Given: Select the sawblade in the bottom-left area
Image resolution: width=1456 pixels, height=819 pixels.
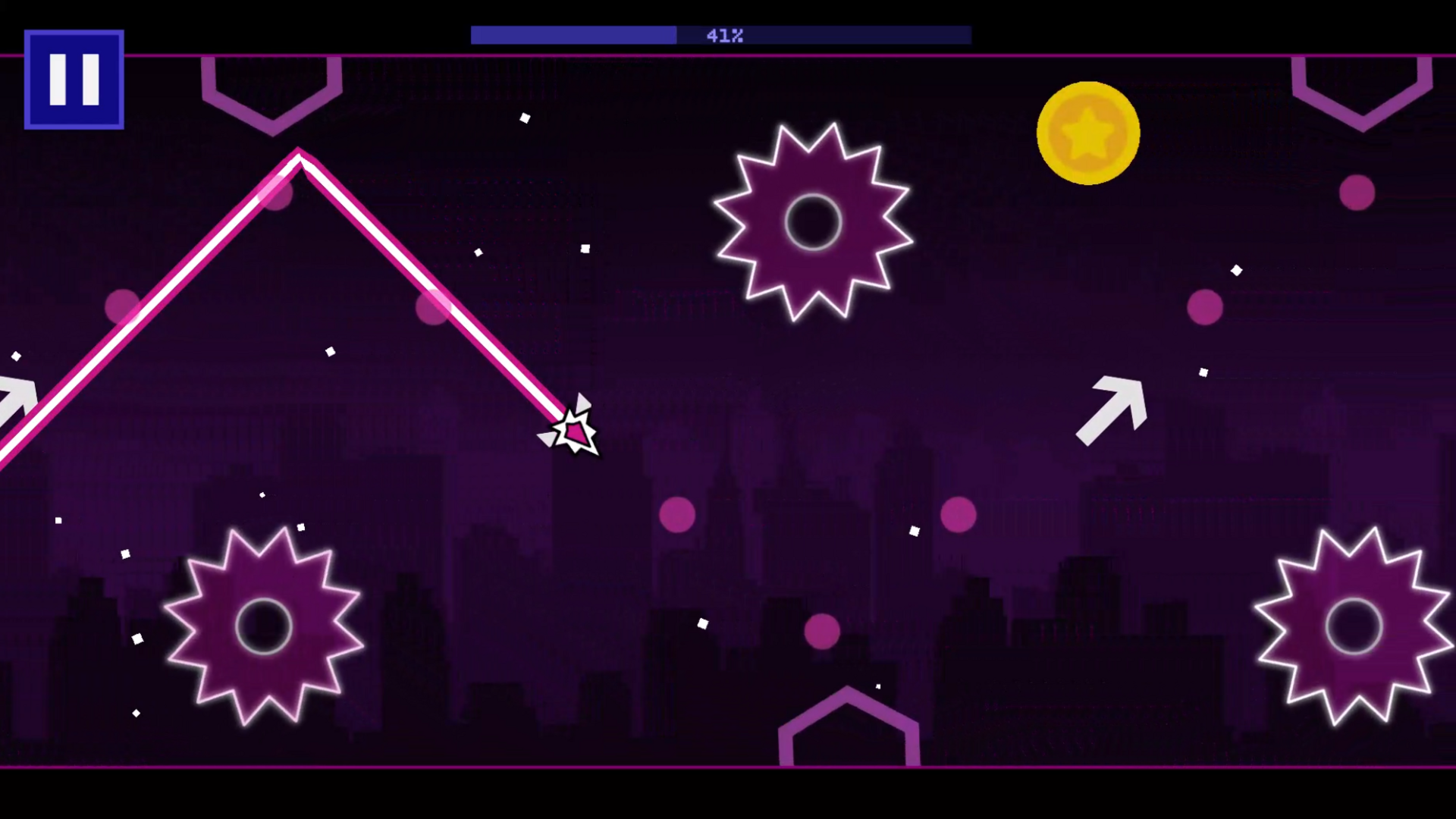Looking at the screenshot, I should click(x=264, y=626).
